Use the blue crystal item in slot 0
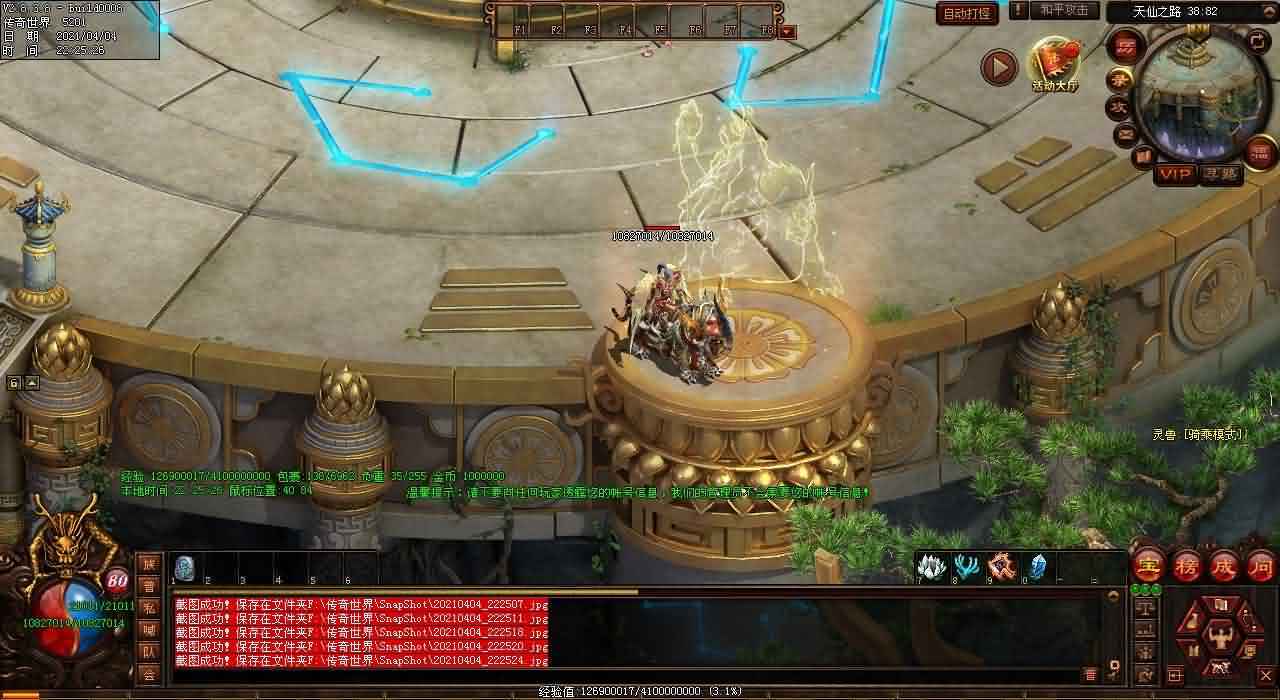Image resolution: width=1280 pixels, height=700 pixels. click(x=1036, y=567)
